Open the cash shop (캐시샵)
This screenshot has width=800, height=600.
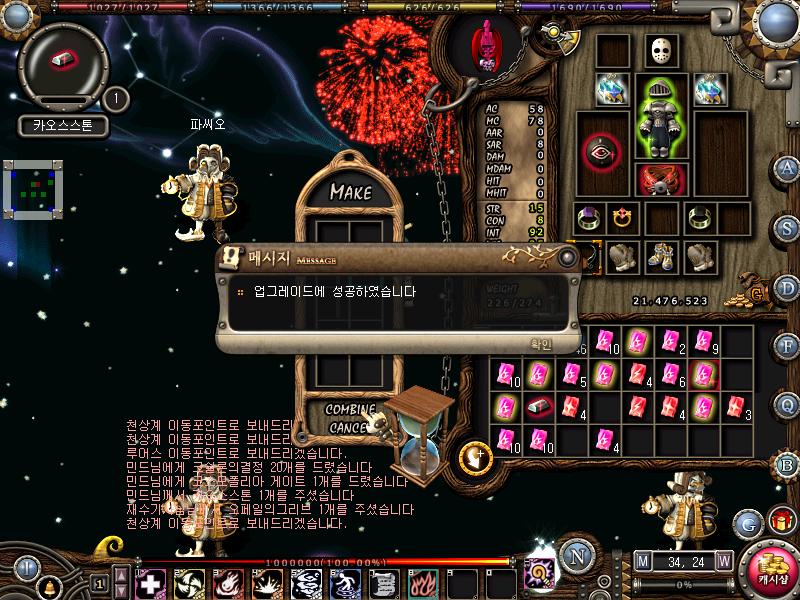770,567
